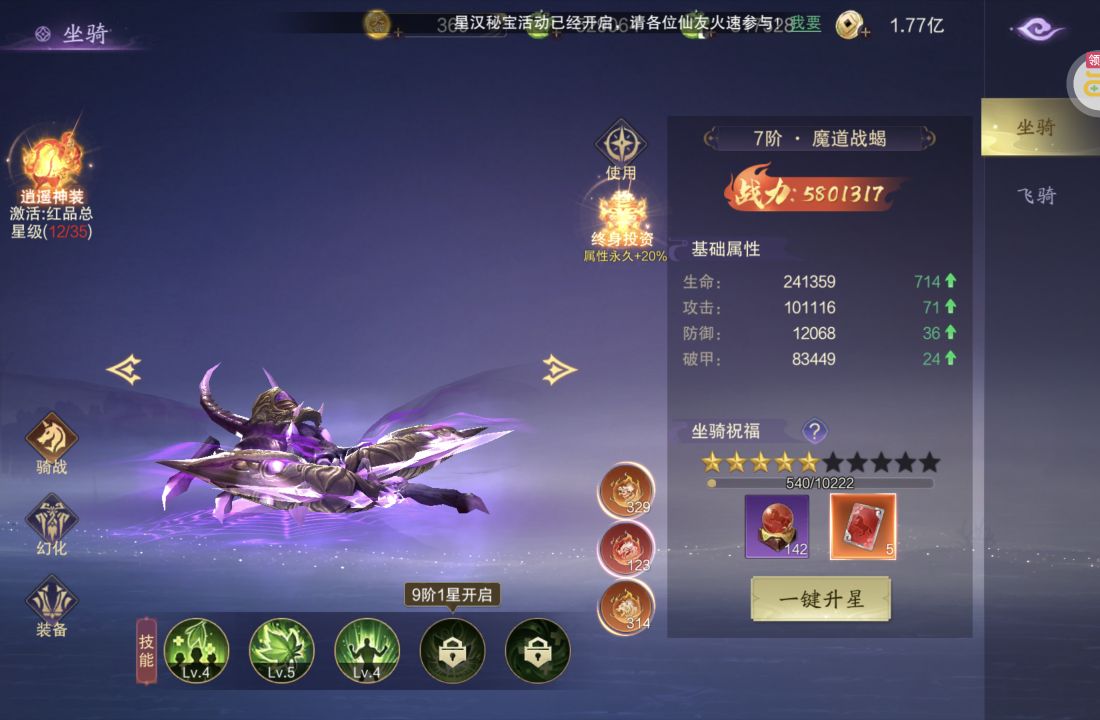Open the 装备 mount equipment menu

point(51,603)
